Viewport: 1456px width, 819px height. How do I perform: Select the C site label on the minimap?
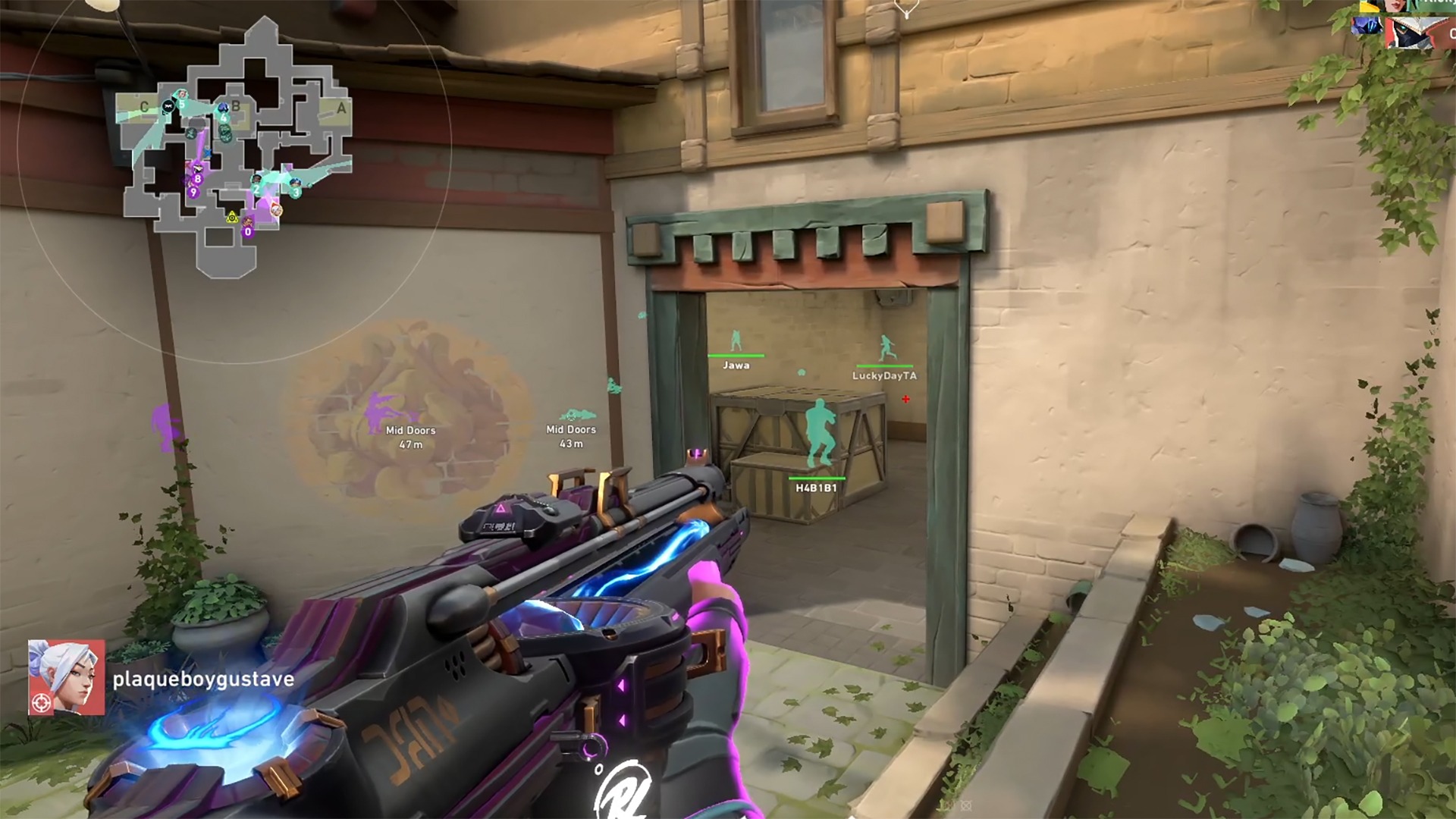tap(144, 107)
